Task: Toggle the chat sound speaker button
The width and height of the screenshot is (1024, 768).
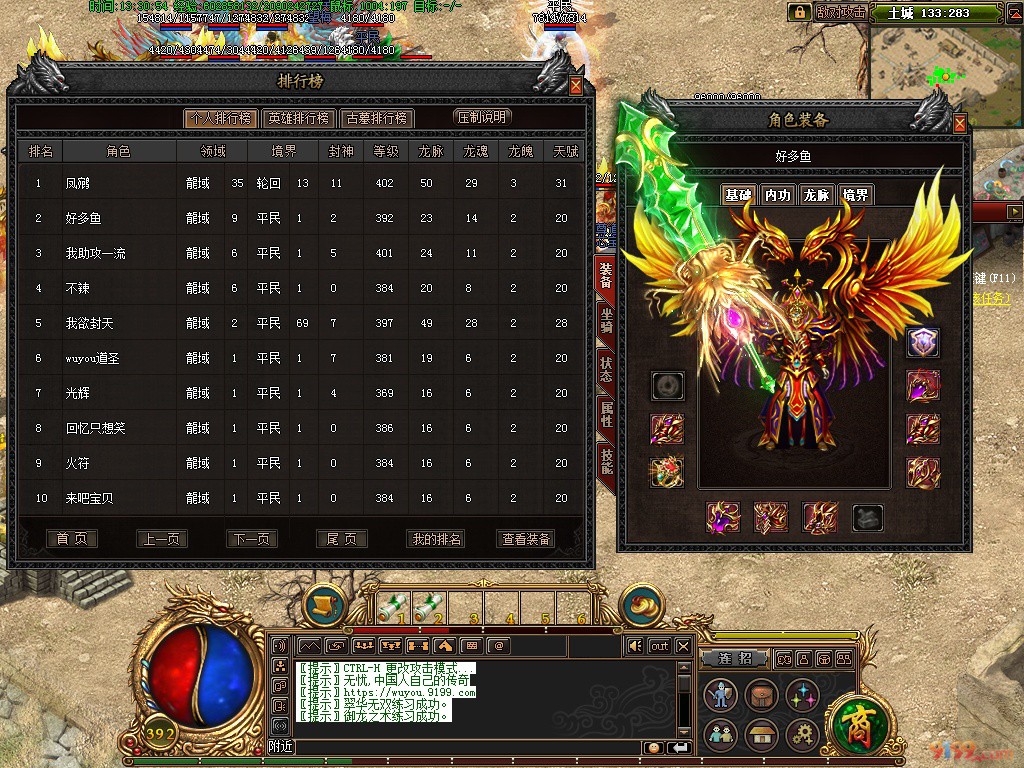Action: (x=634, y=646)
